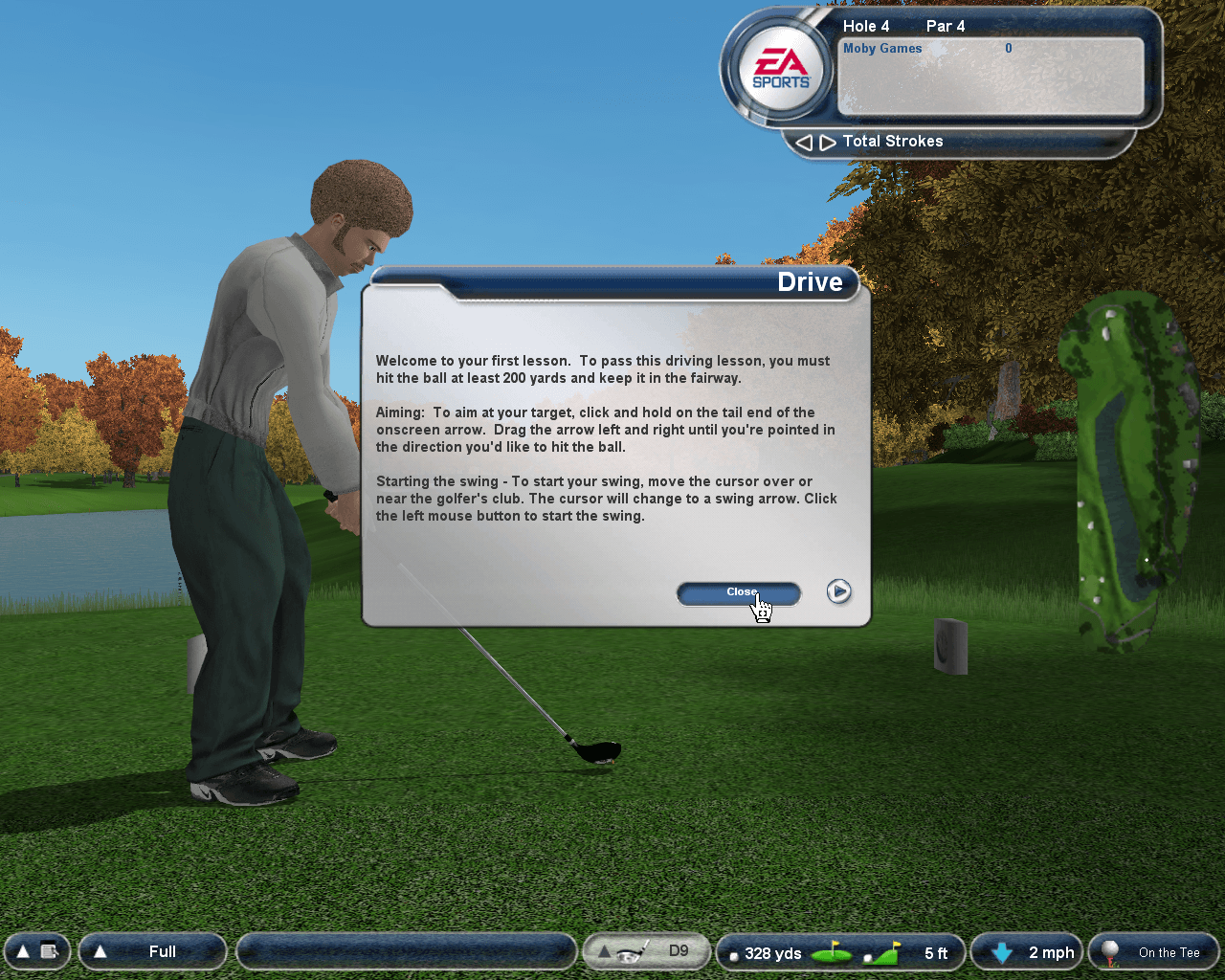Select the On the Tee lie indicator
The image size is (1225, 980).
click(x=1154, y=952)
